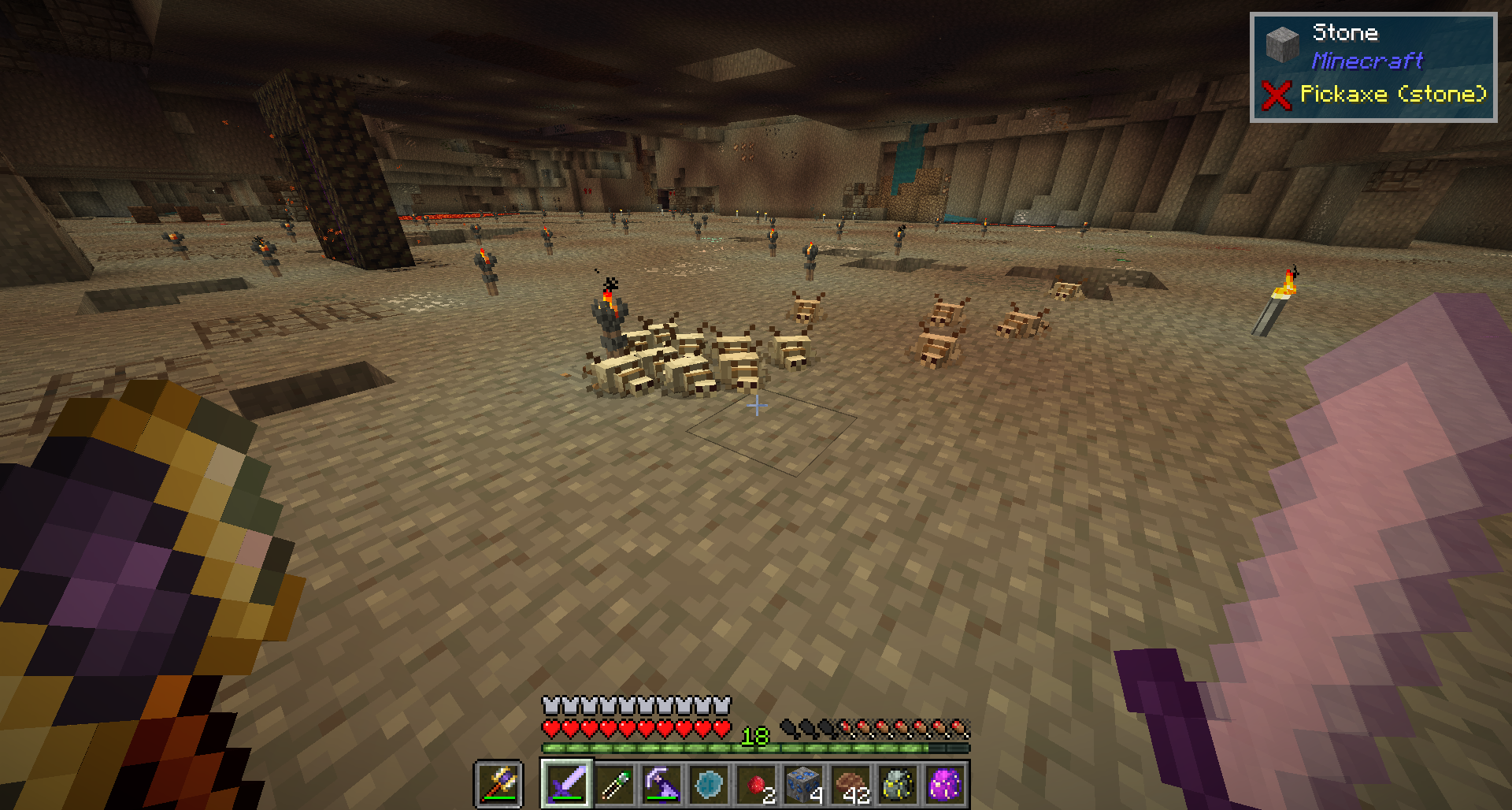This screenshot has width=1512, height=810.
Task: Select the cyan orb hotbar slot
Action: coord(709,784)
